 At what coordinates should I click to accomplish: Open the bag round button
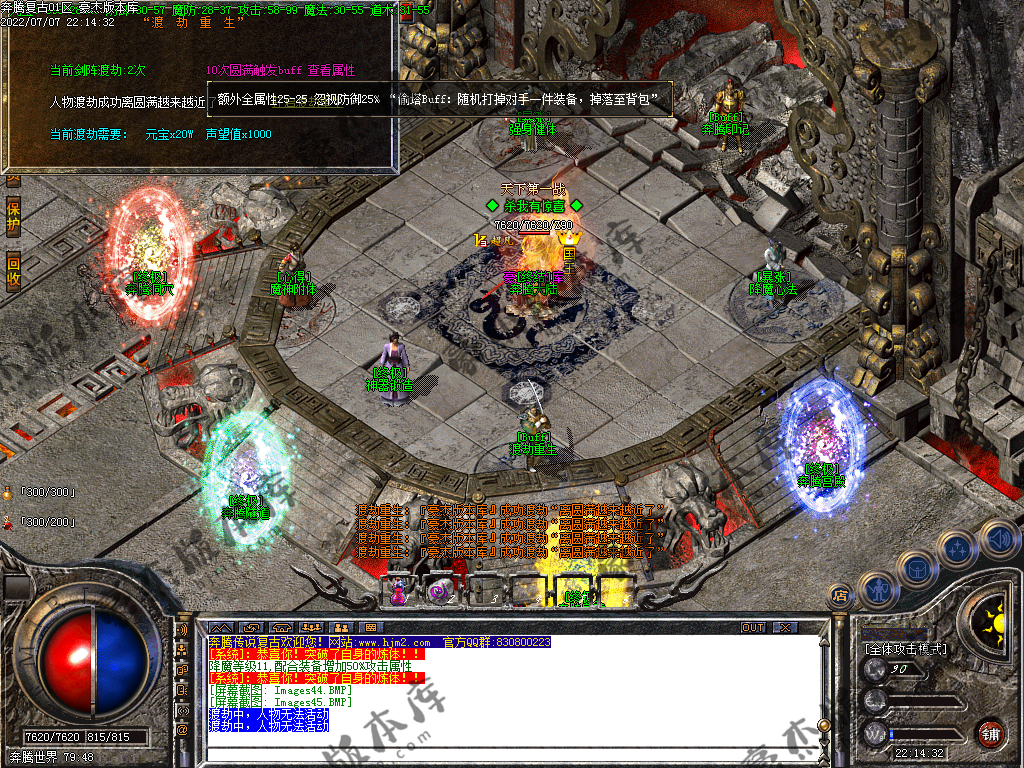pos(917,568)
